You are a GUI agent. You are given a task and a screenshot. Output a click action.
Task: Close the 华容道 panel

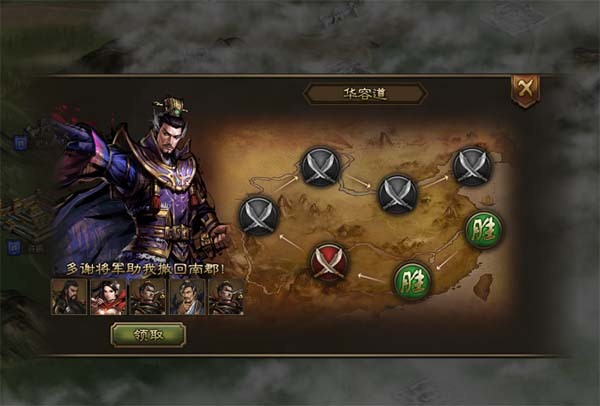tap(525, 90)
